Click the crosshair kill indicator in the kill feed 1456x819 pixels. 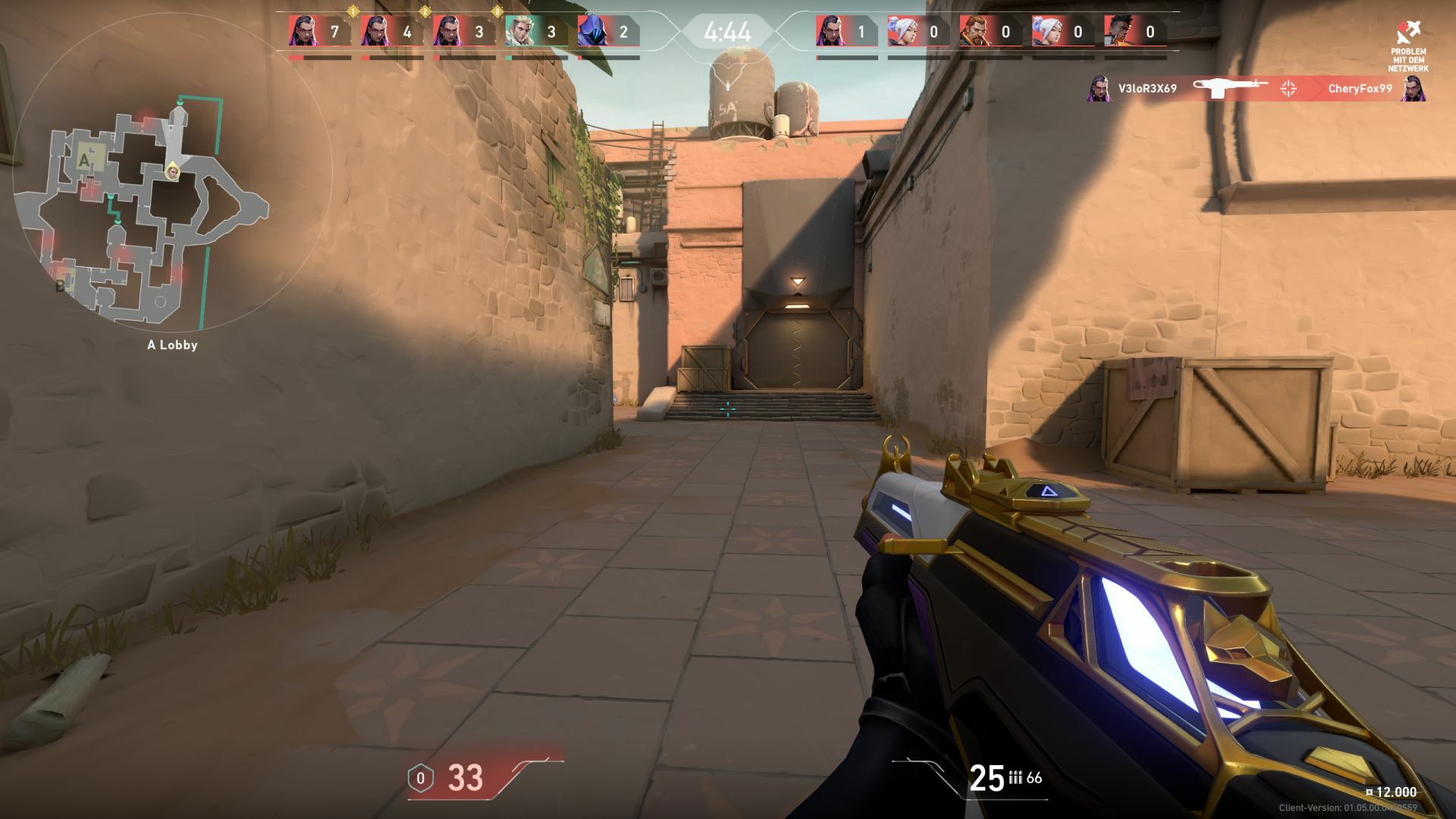click(x=1288, y=88)
